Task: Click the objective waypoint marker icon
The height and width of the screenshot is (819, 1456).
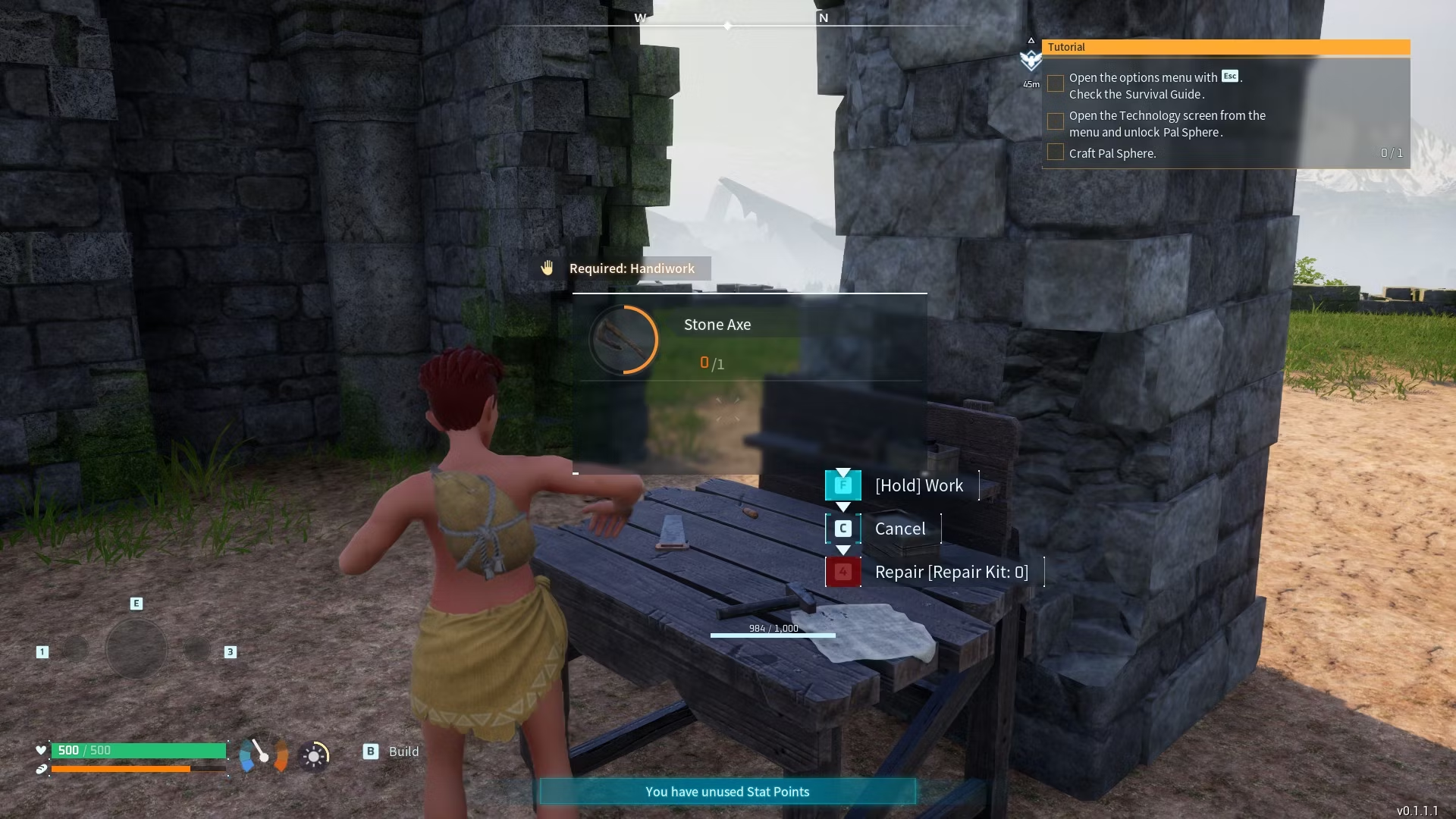Action: click(1031, 59)
